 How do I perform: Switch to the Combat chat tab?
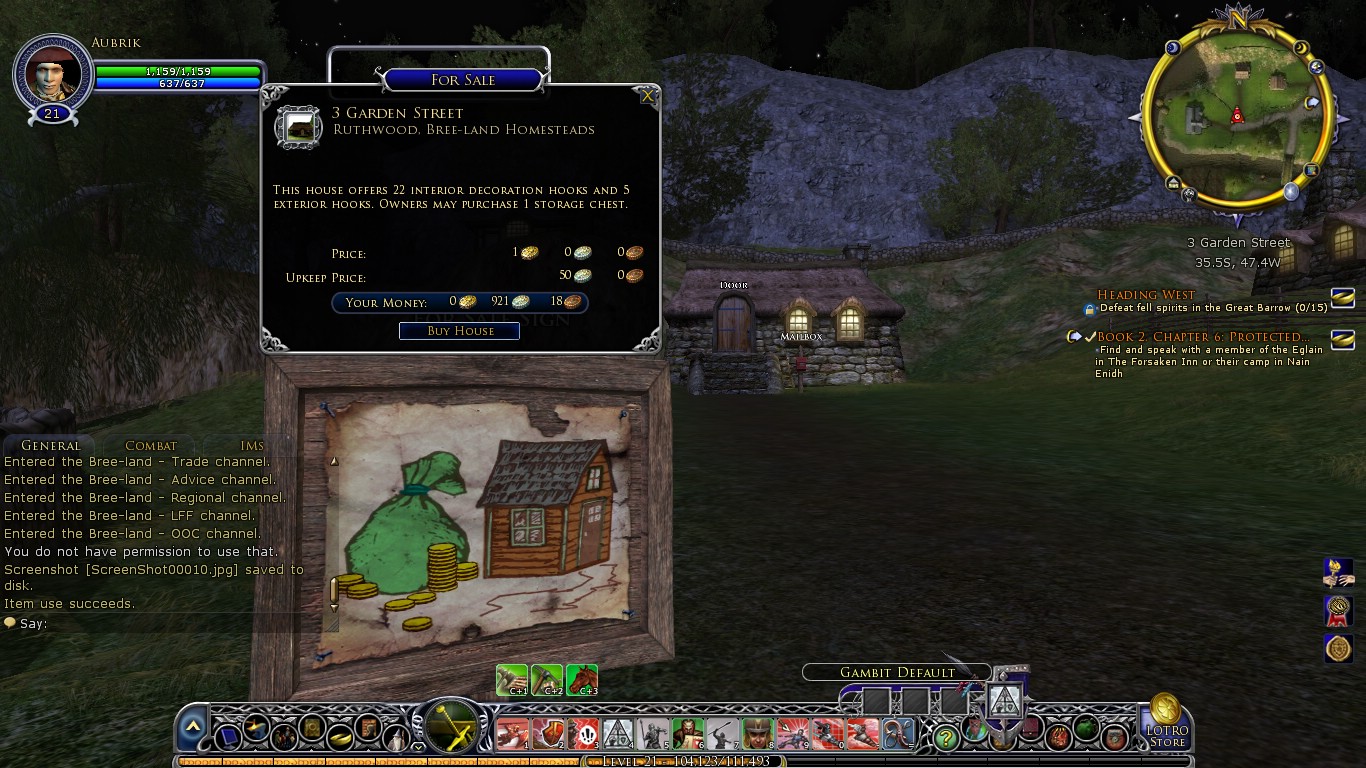[151, 446]
